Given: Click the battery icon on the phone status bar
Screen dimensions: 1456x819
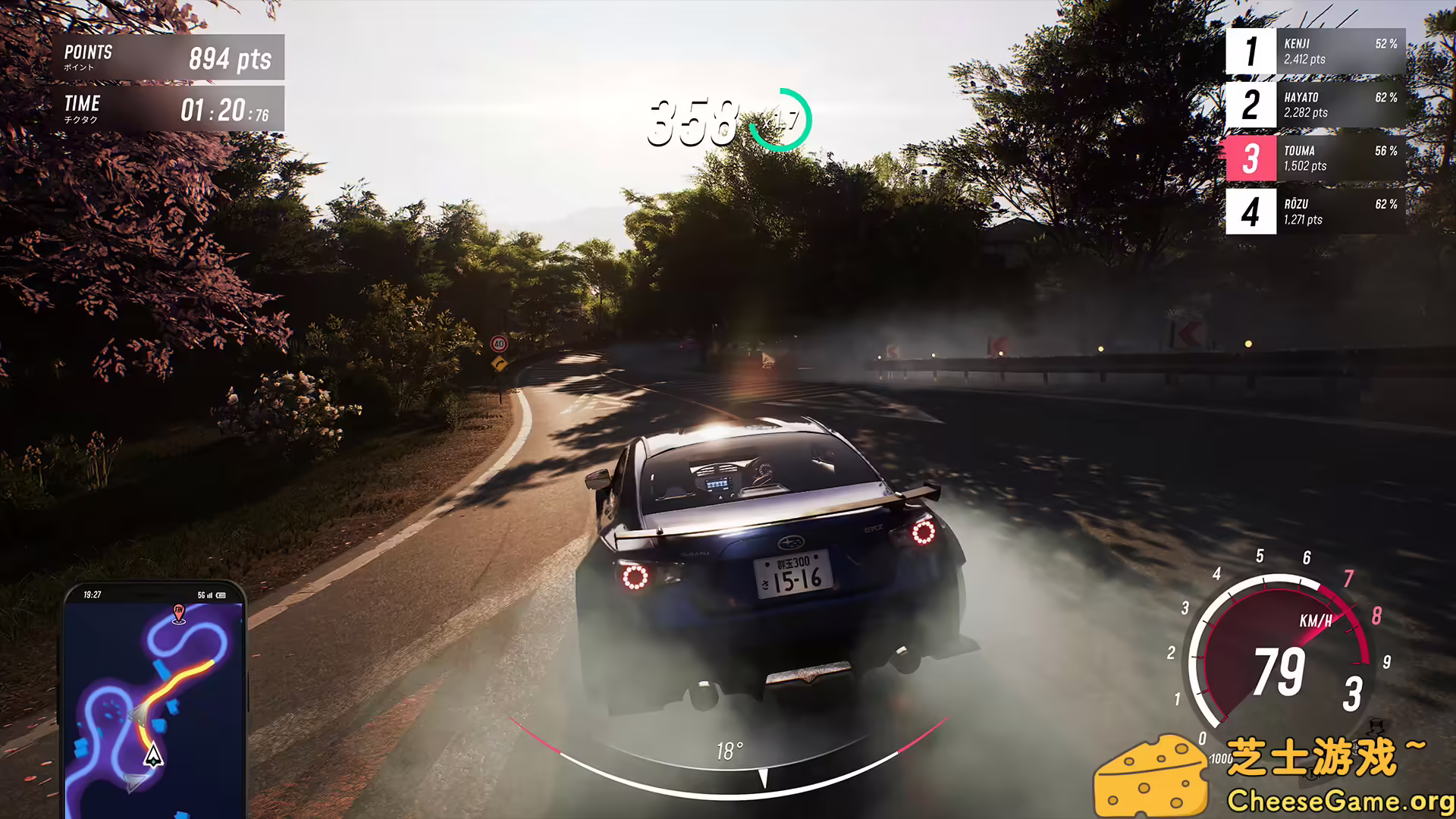Looking at the screenshot, I should click(x=221, y=596).
